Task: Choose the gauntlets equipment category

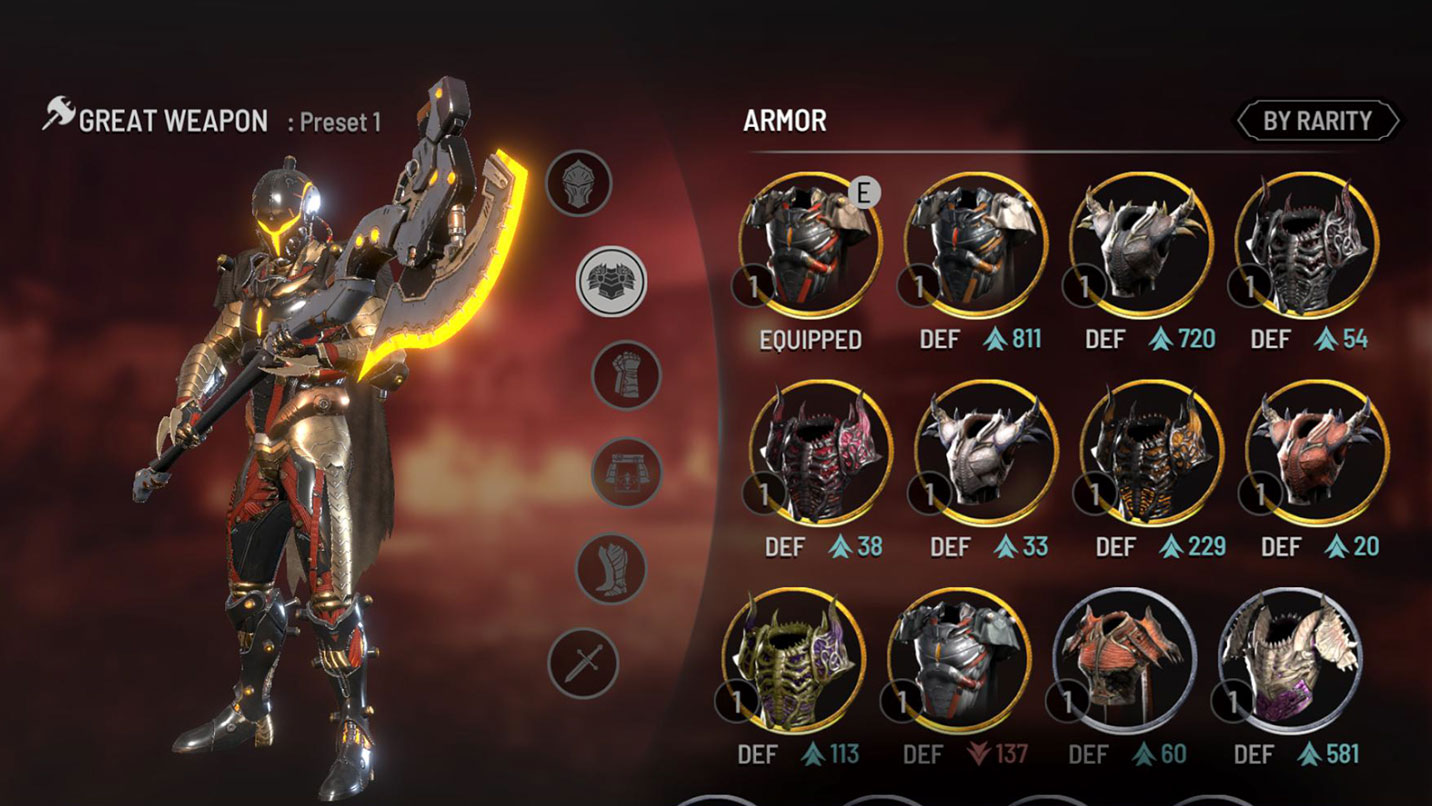Action: [x=626, y=375]
